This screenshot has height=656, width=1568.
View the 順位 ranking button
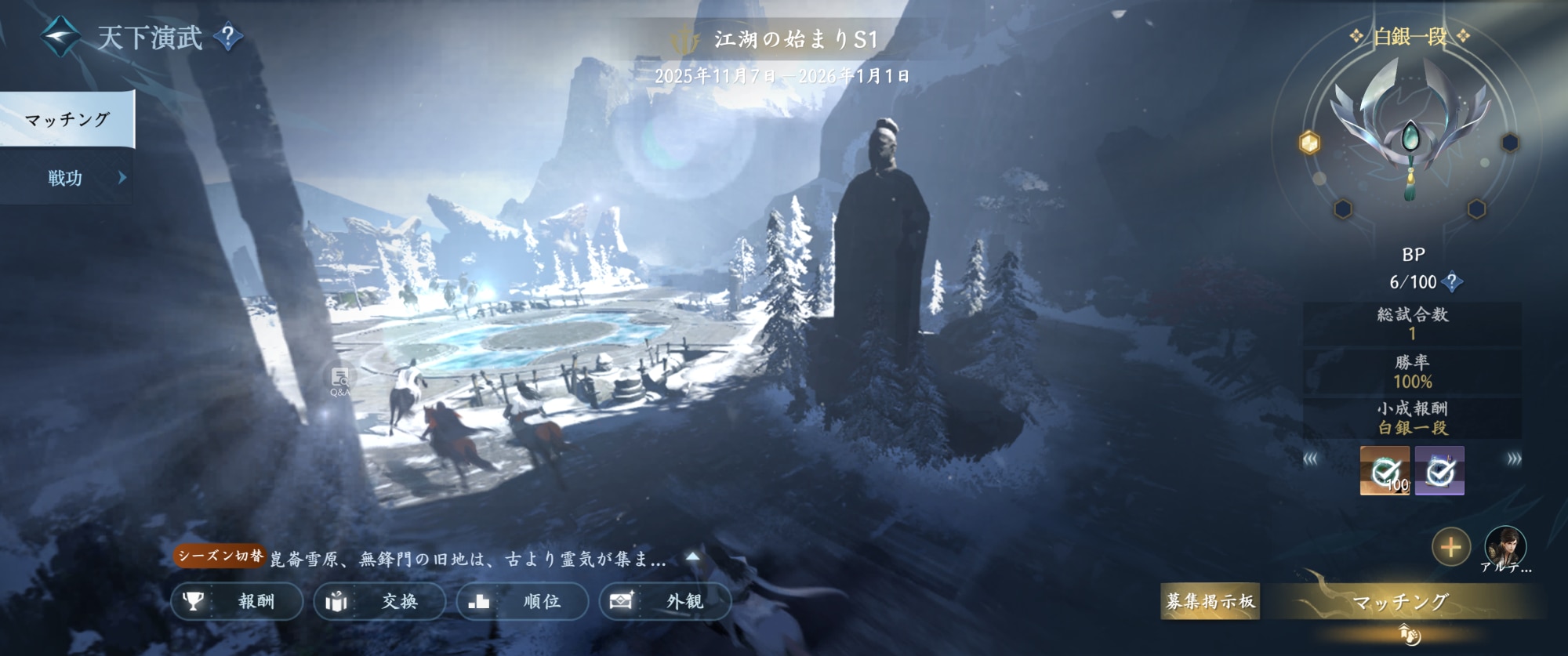(x=522, y=601)
